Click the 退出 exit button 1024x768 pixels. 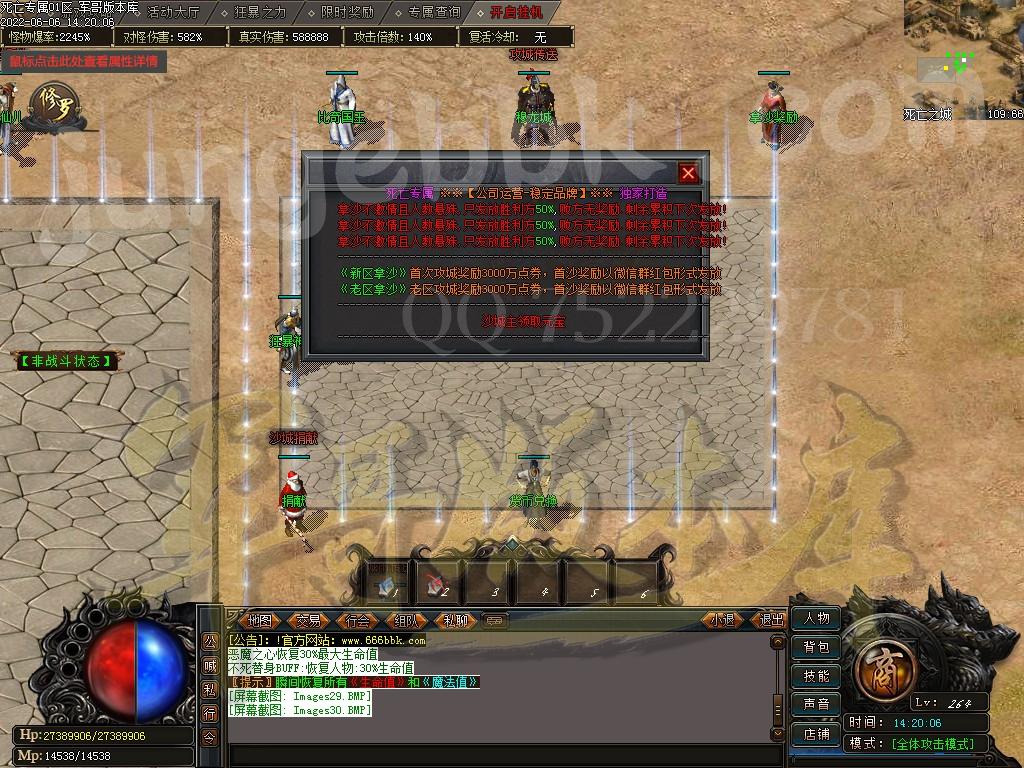772,620
